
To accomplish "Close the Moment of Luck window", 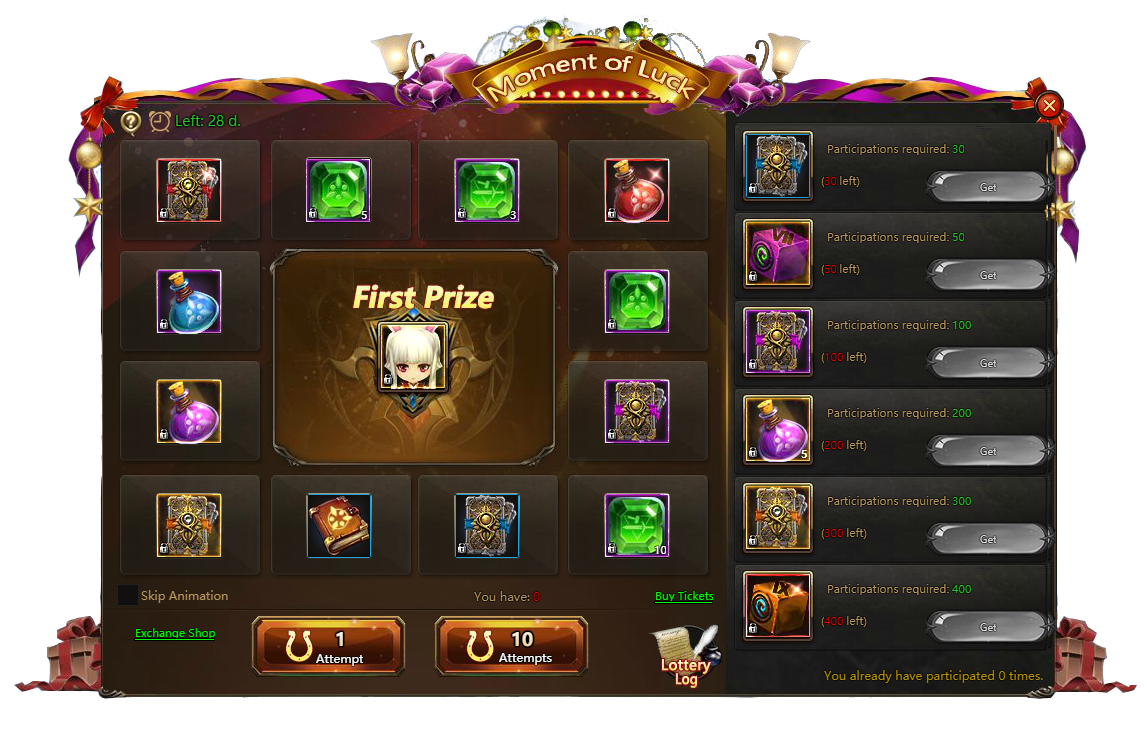I will click(x=1048, y=105).
